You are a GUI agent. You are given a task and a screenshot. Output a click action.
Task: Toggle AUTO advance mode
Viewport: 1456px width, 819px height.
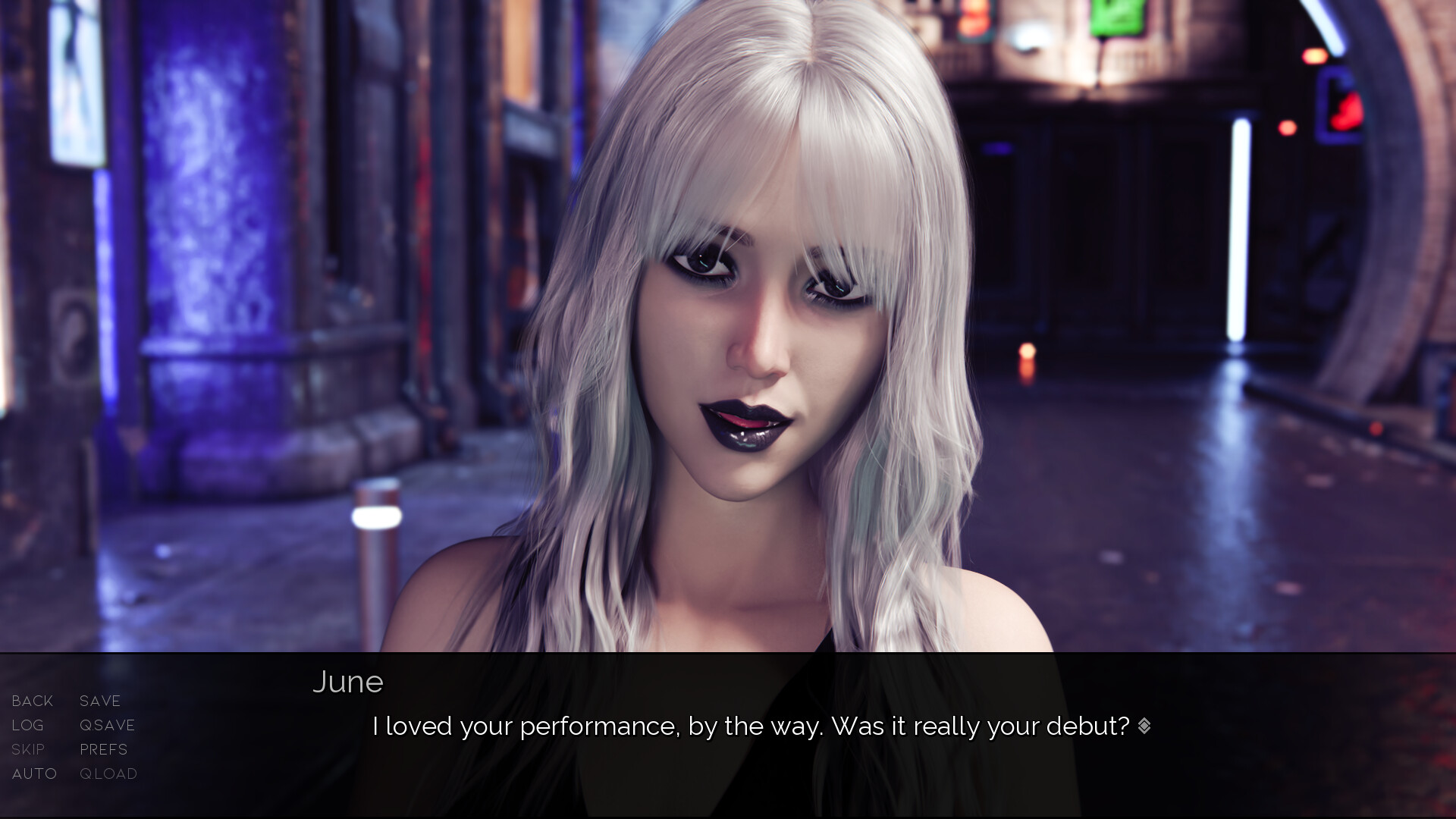pyautogui.click(x=35, y=773)
